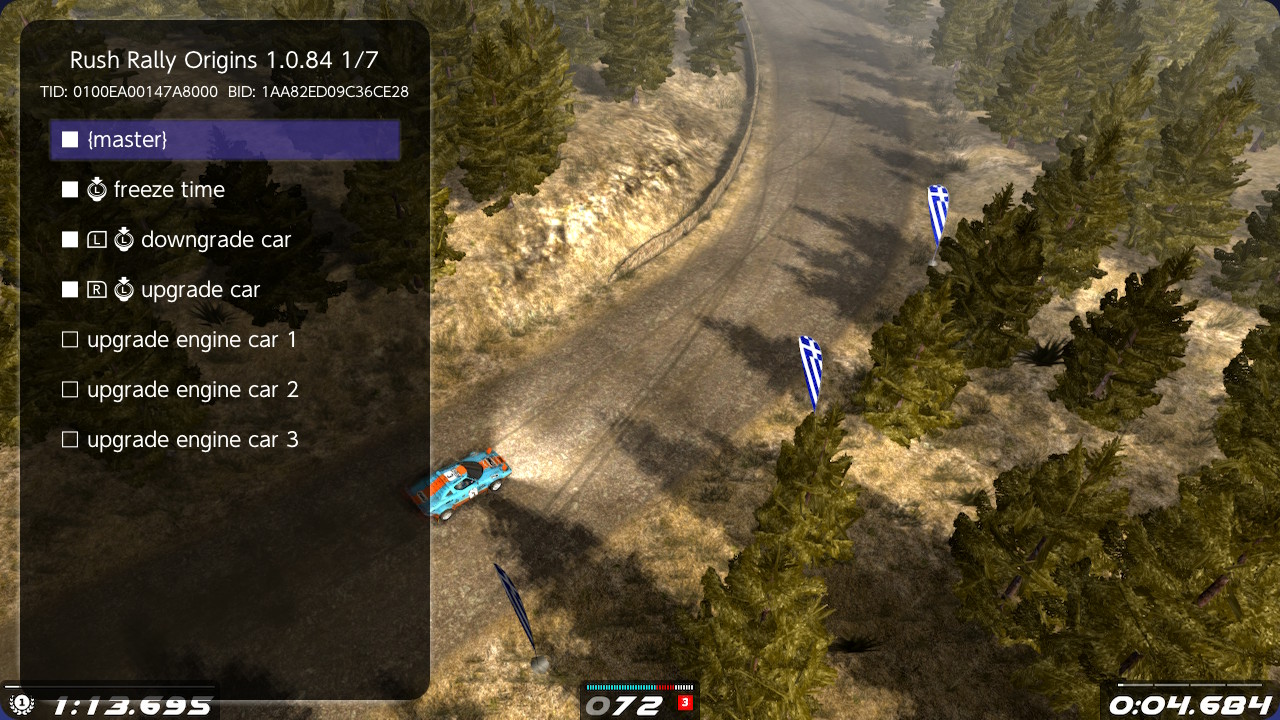Click the speedometer 072 readout
1280x720 pixels.
[x=625, y=704]
